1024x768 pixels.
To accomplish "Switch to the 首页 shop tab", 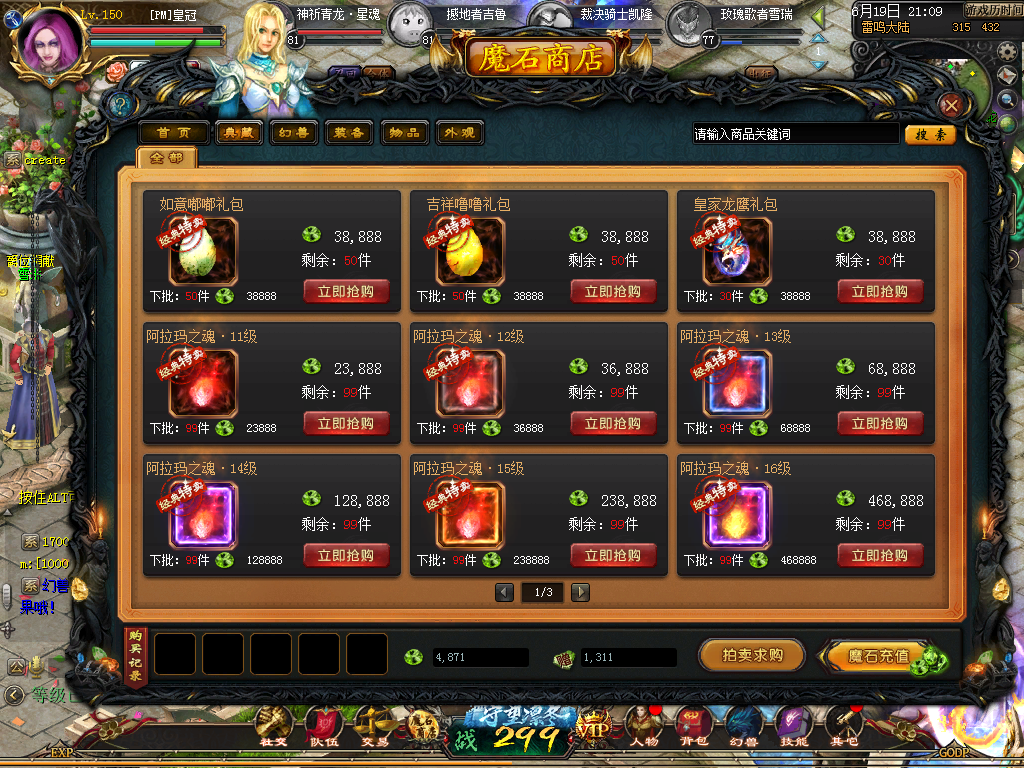I will [174, 133].
